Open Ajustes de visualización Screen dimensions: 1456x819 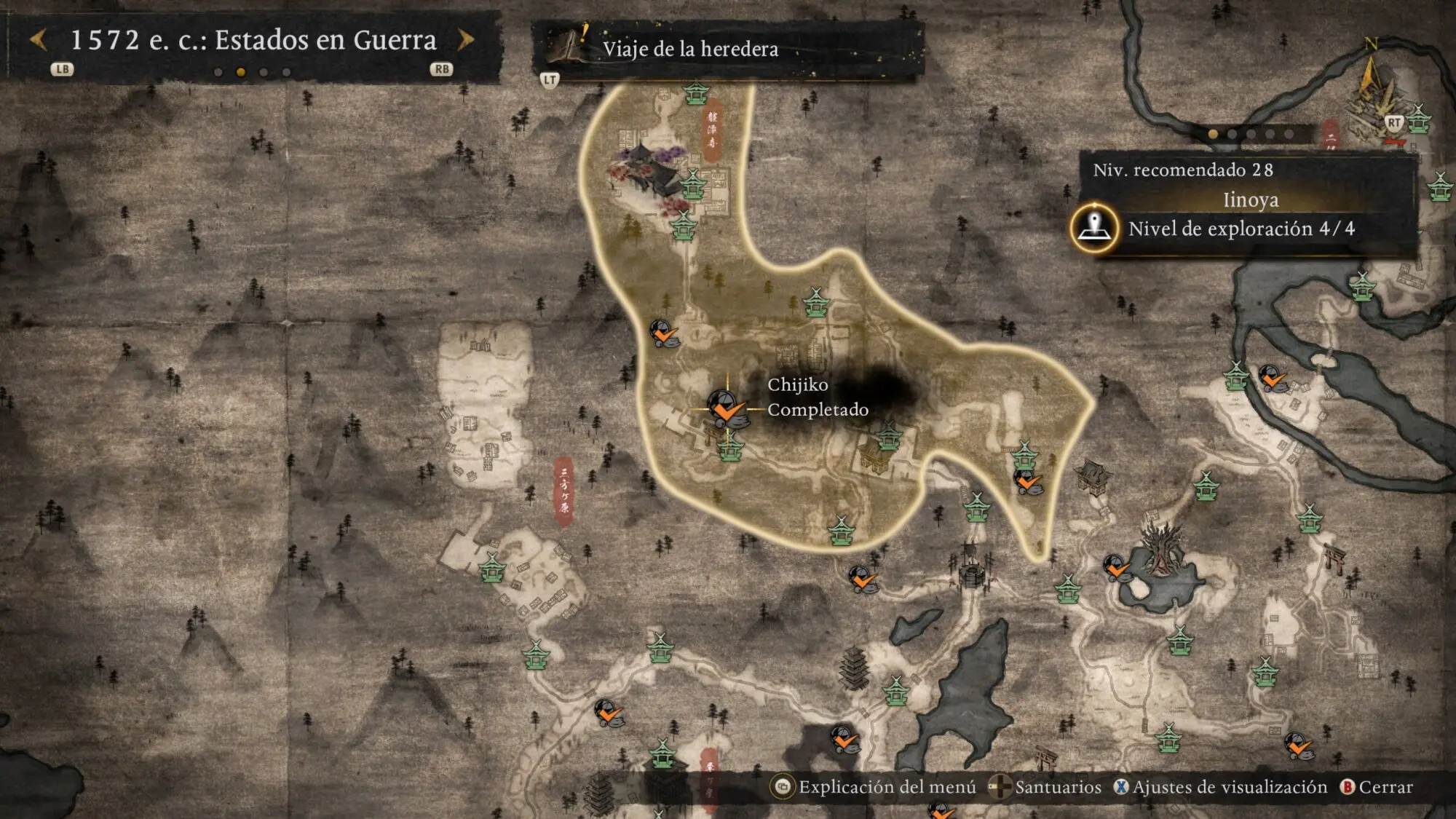coord(1222,787)
